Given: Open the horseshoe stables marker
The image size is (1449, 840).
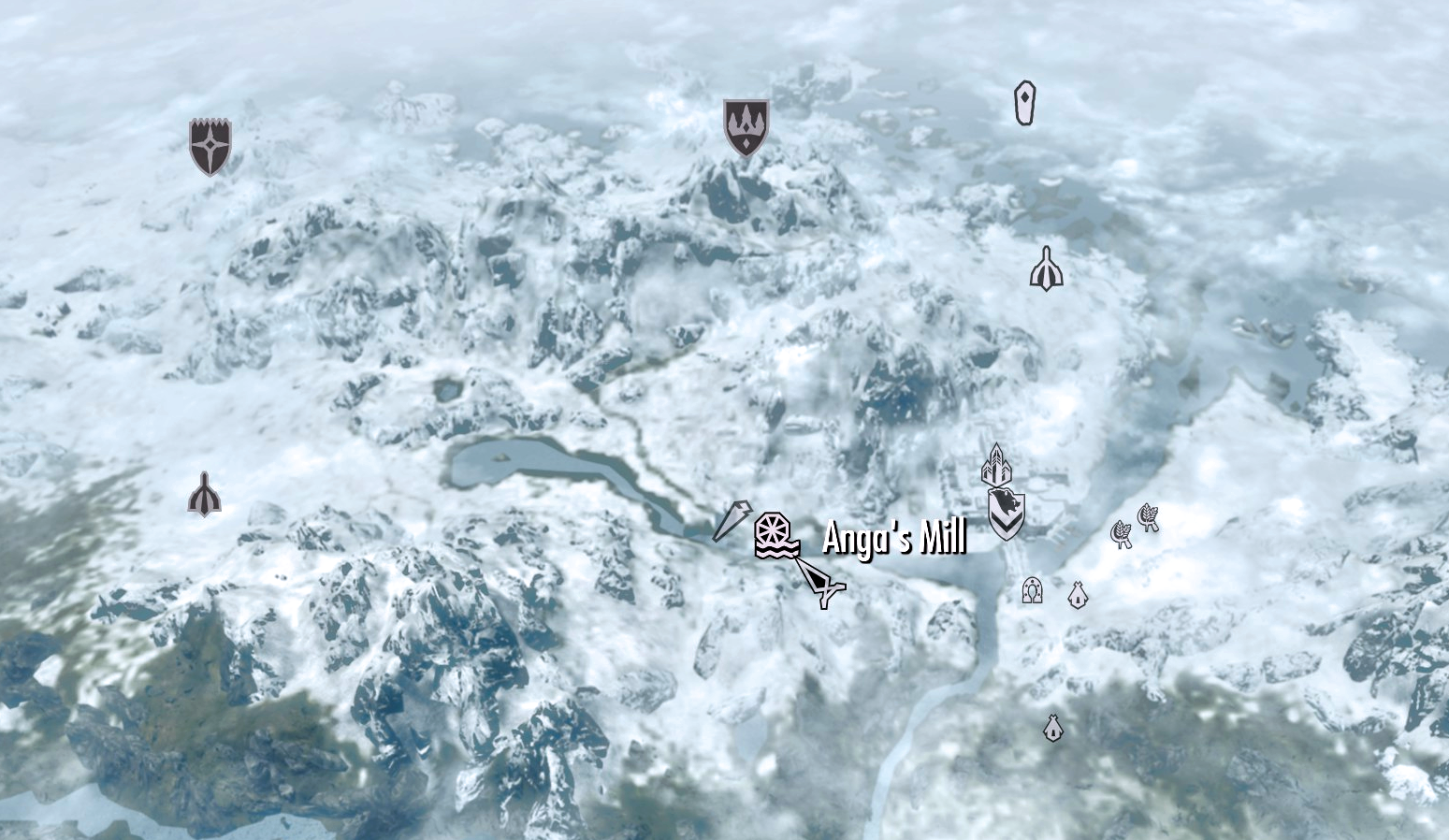Looking at the screenshot, I should pos(1031,589).
